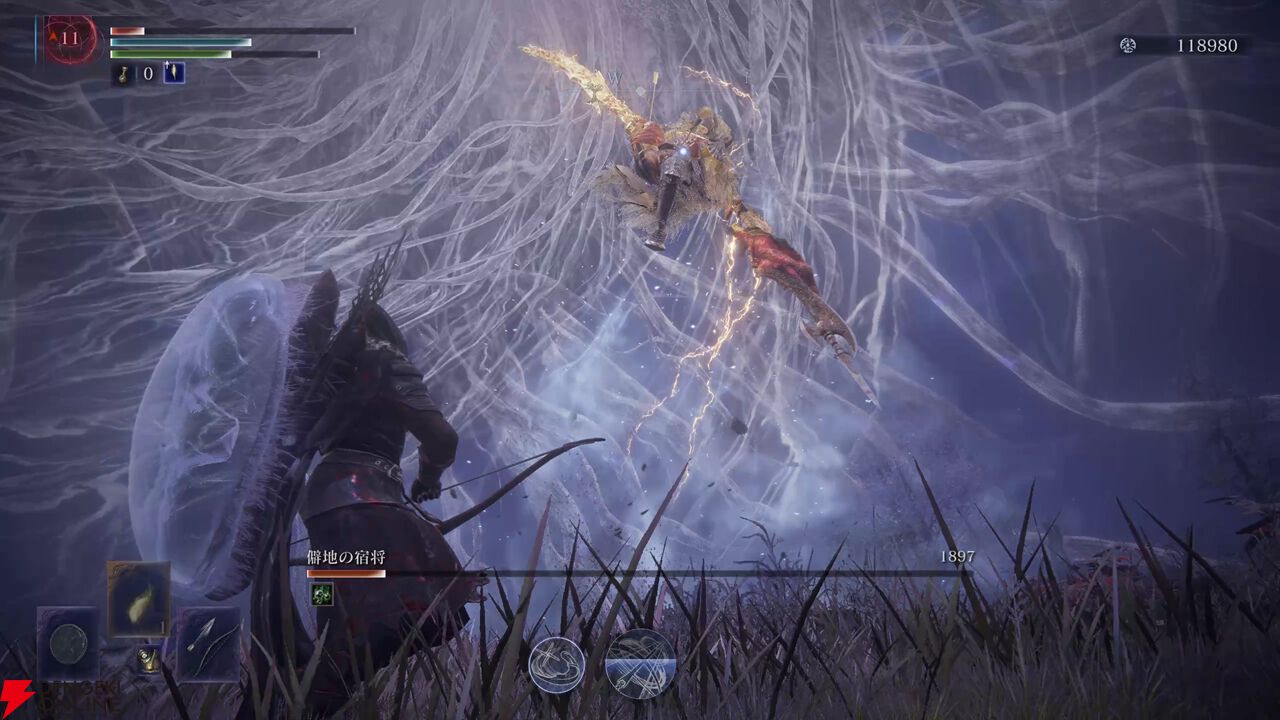Screen dimensions: 1280x720
Task: Click the small golden flask icon below item slots
Action: [148, 660]
